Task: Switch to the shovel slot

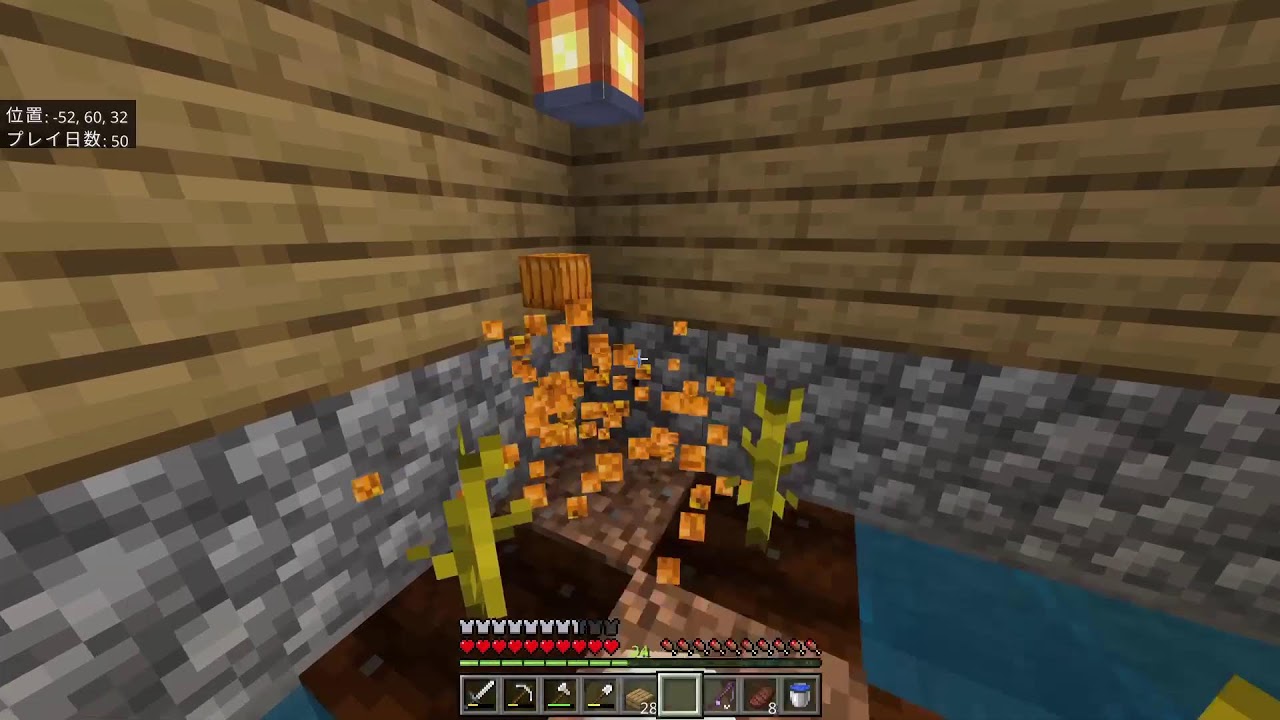Action: (x=599, y=694)
